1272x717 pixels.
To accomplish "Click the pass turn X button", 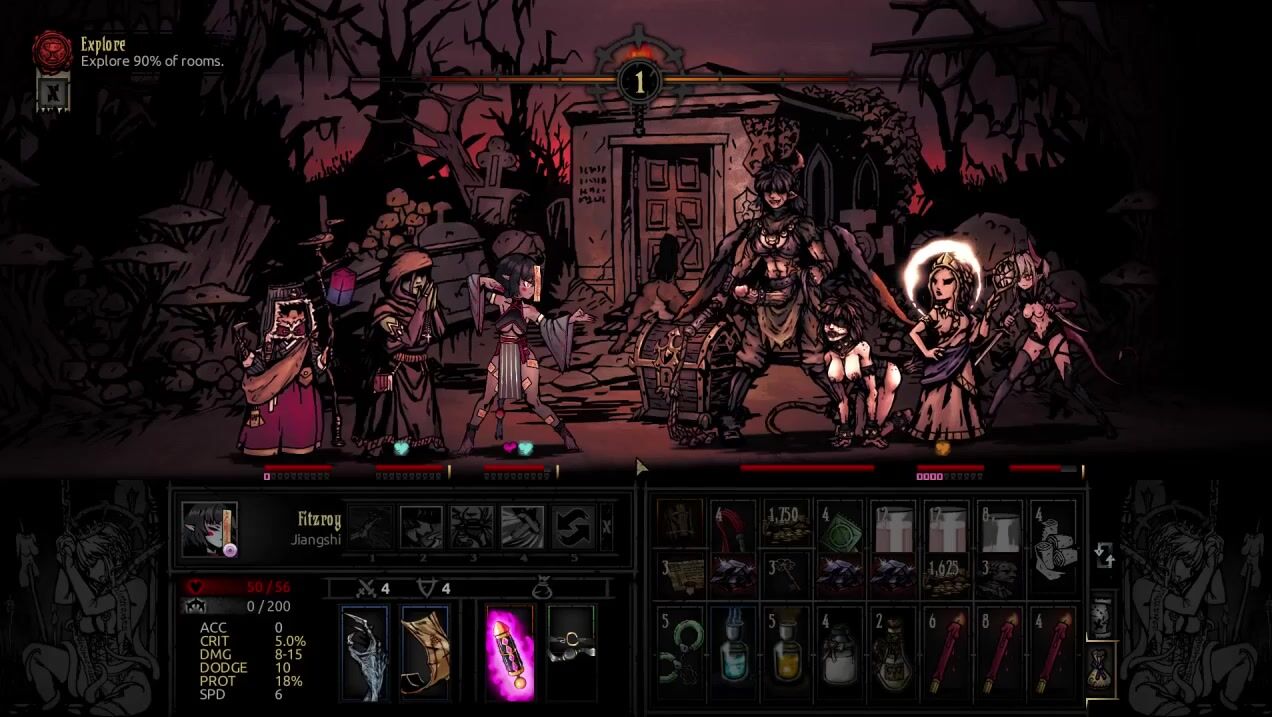I will tap(607, 527).
